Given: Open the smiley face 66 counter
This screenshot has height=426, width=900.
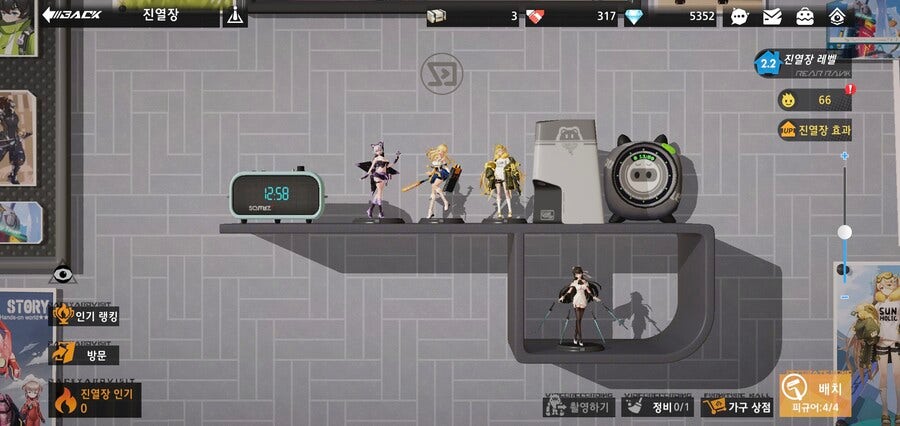Looking at the screenshot, I should pos(812,100).
